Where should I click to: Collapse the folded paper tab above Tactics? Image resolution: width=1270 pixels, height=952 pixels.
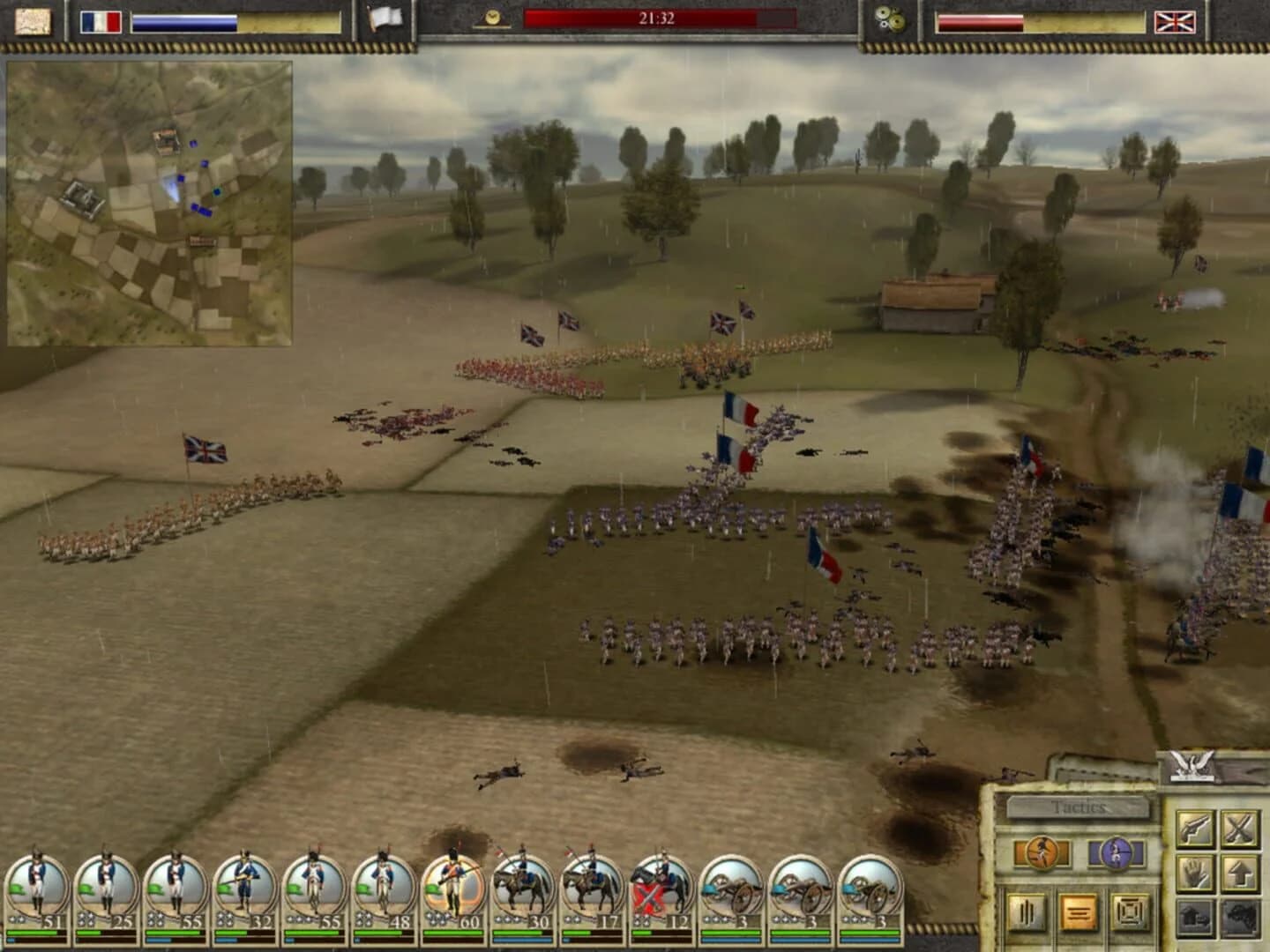tap(1086, 773)
